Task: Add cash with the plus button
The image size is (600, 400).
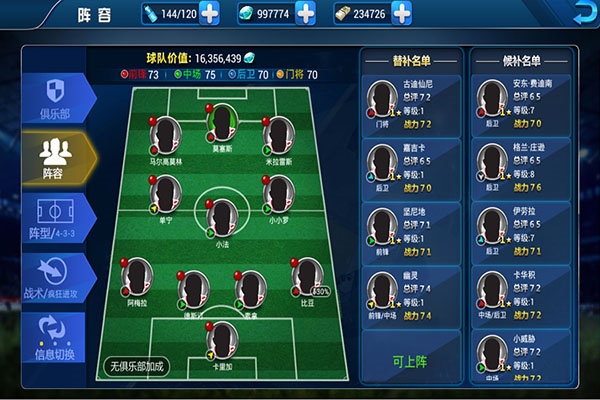Action: tap(401, 14)
